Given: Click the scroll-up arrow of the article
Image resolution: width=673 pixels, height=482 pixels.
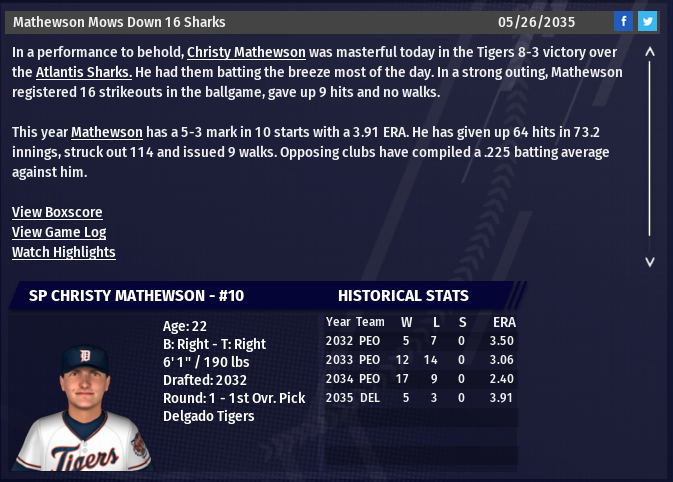Looking at the screenshot, I should (650, 51).
